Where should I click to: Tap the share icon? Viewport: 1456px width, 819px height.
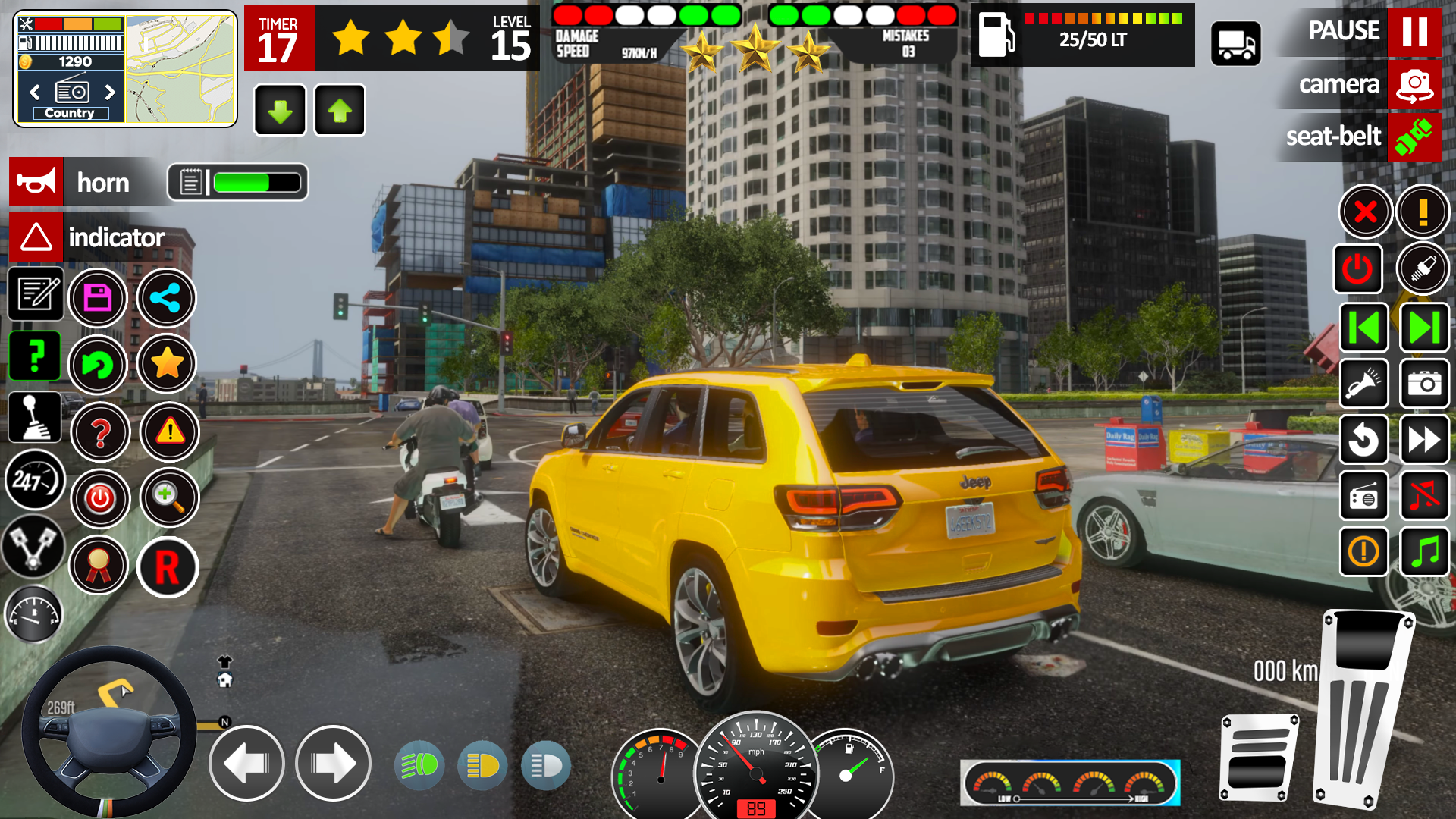click(x=168, y=299)
